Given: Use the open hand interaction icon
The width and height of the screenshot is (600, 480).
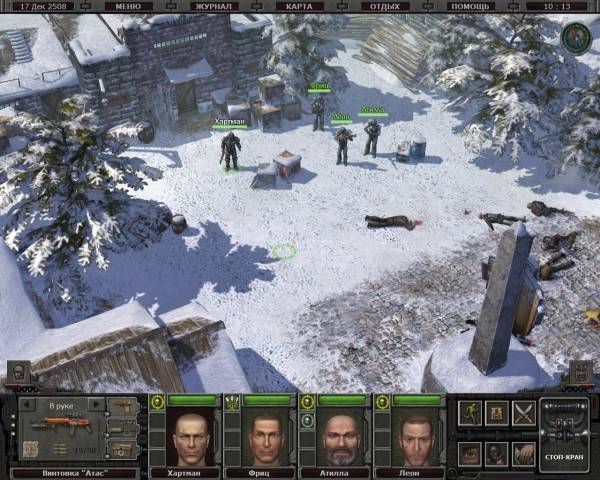Looking at the screenshot, I should (x=523, y=452).
